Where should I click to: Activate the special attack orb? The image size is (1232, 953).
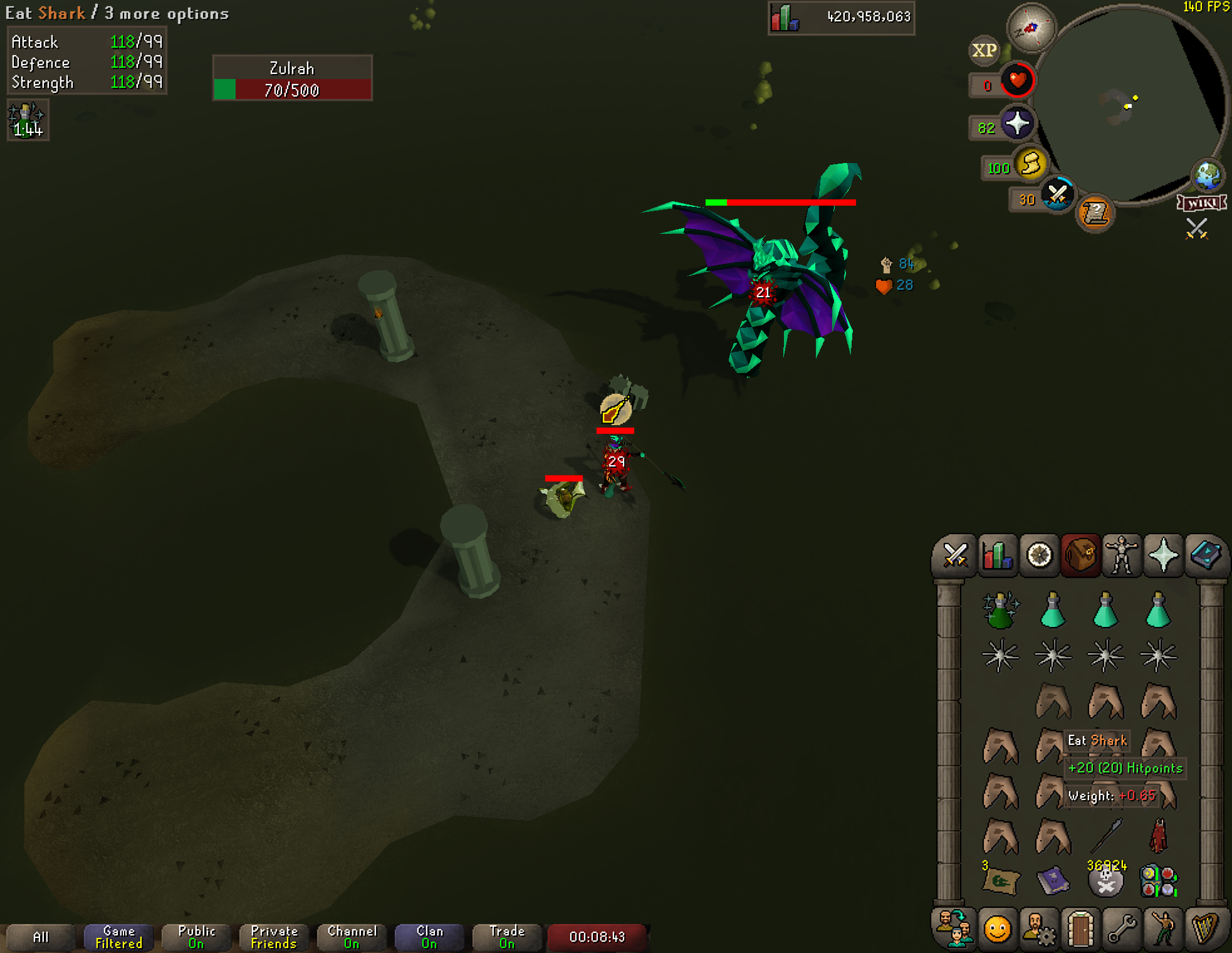[x=1057, y=195]
